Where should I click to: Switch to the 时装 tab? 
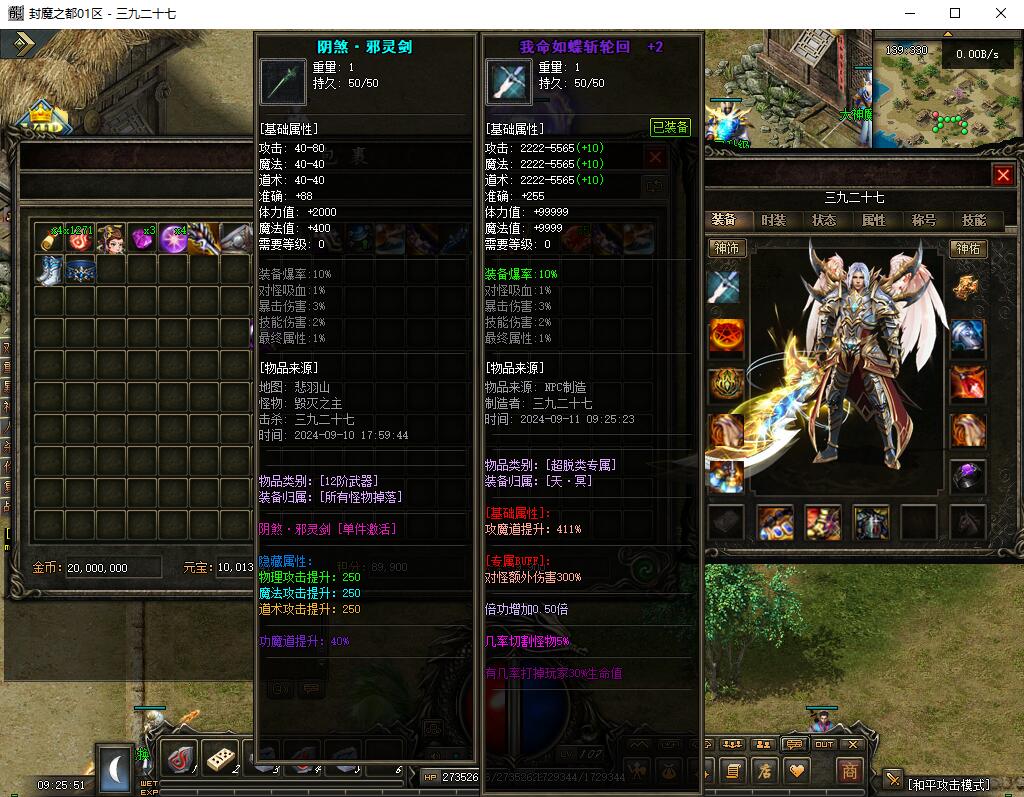click(773, 220)
